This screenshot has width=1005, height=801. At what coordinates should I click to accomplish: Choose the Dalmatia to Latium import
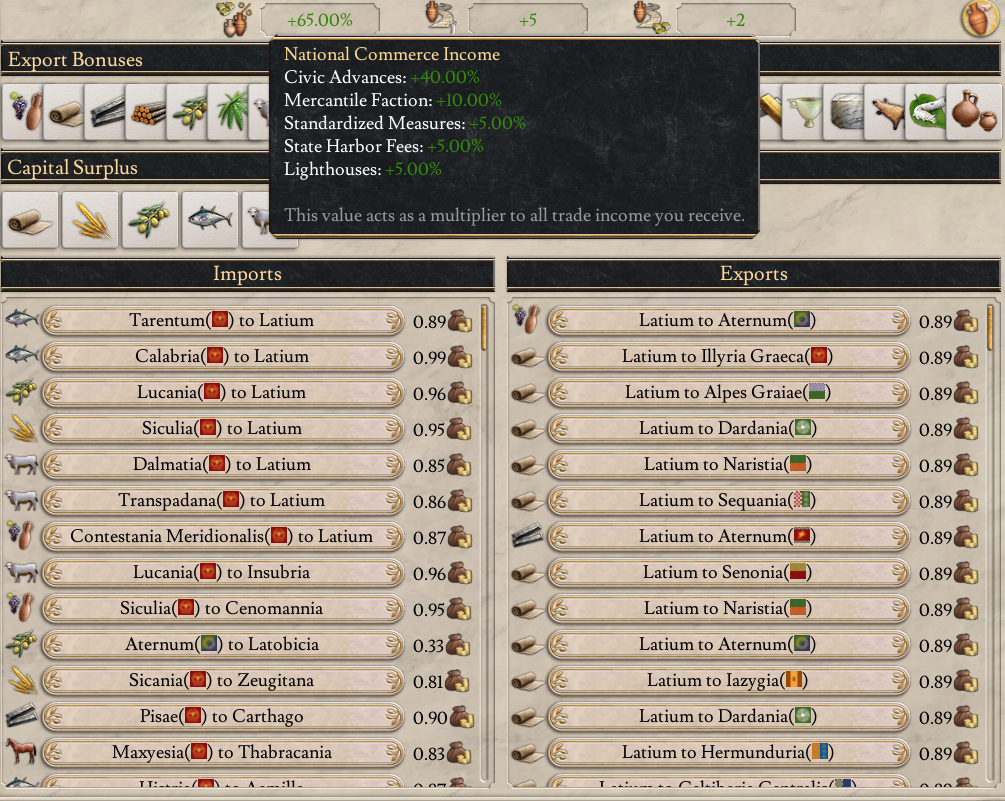point(222,464)
